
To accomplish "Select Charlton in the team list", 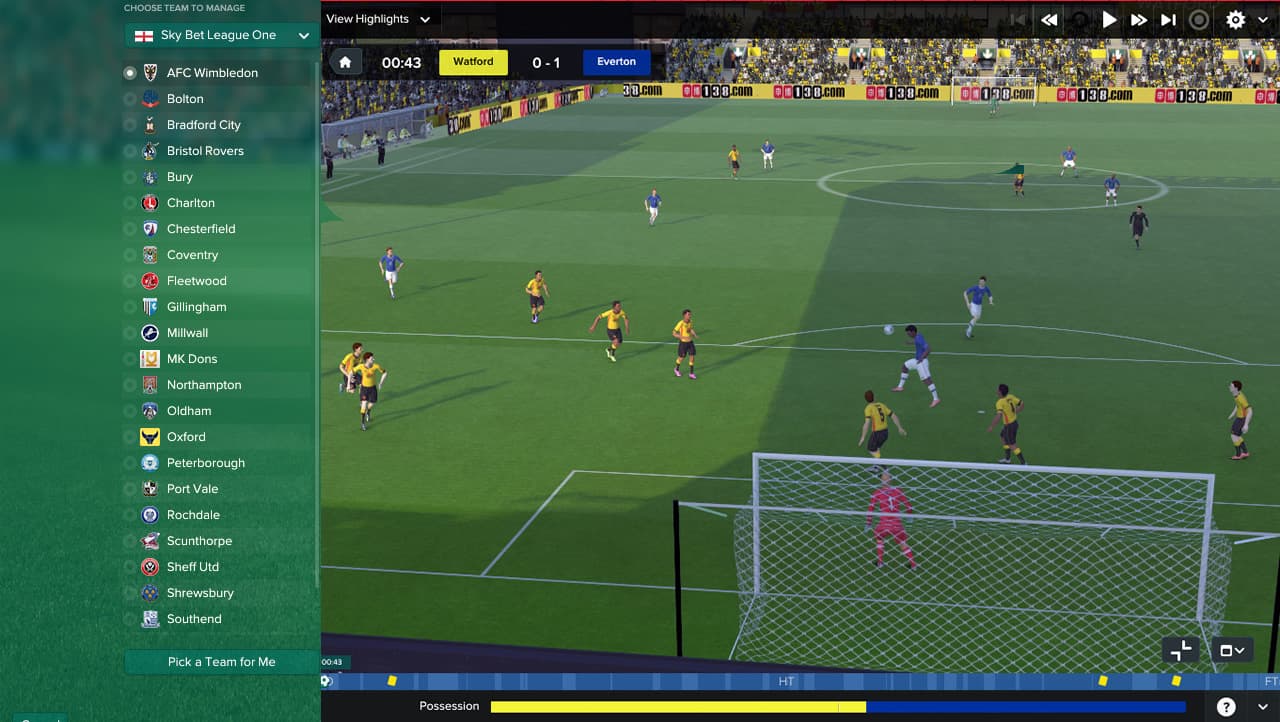I will [x=190, y=203].
